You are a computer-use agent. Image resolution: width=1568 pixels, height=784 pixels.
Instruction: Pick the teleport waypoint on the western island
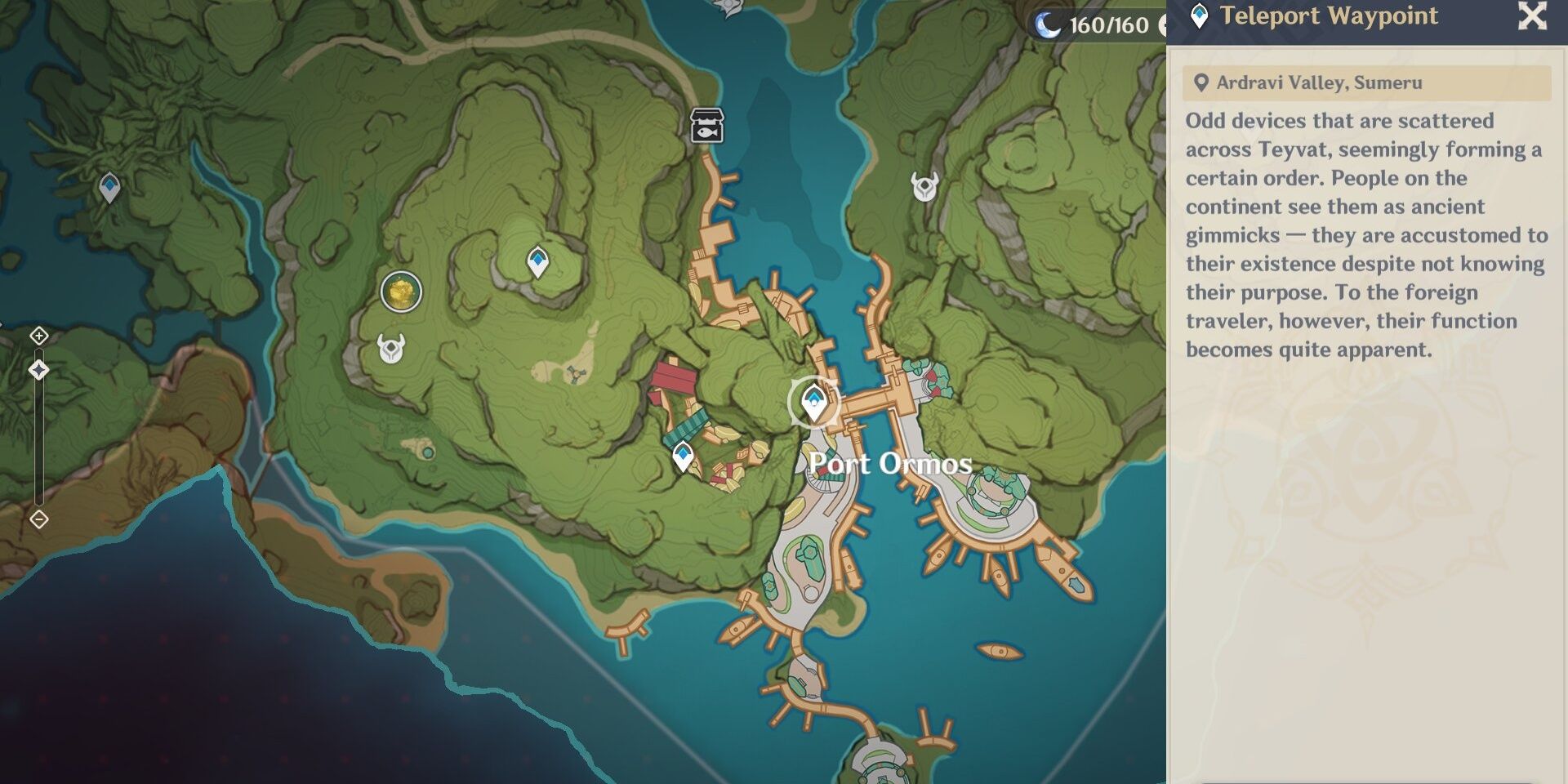pos(109,187)
